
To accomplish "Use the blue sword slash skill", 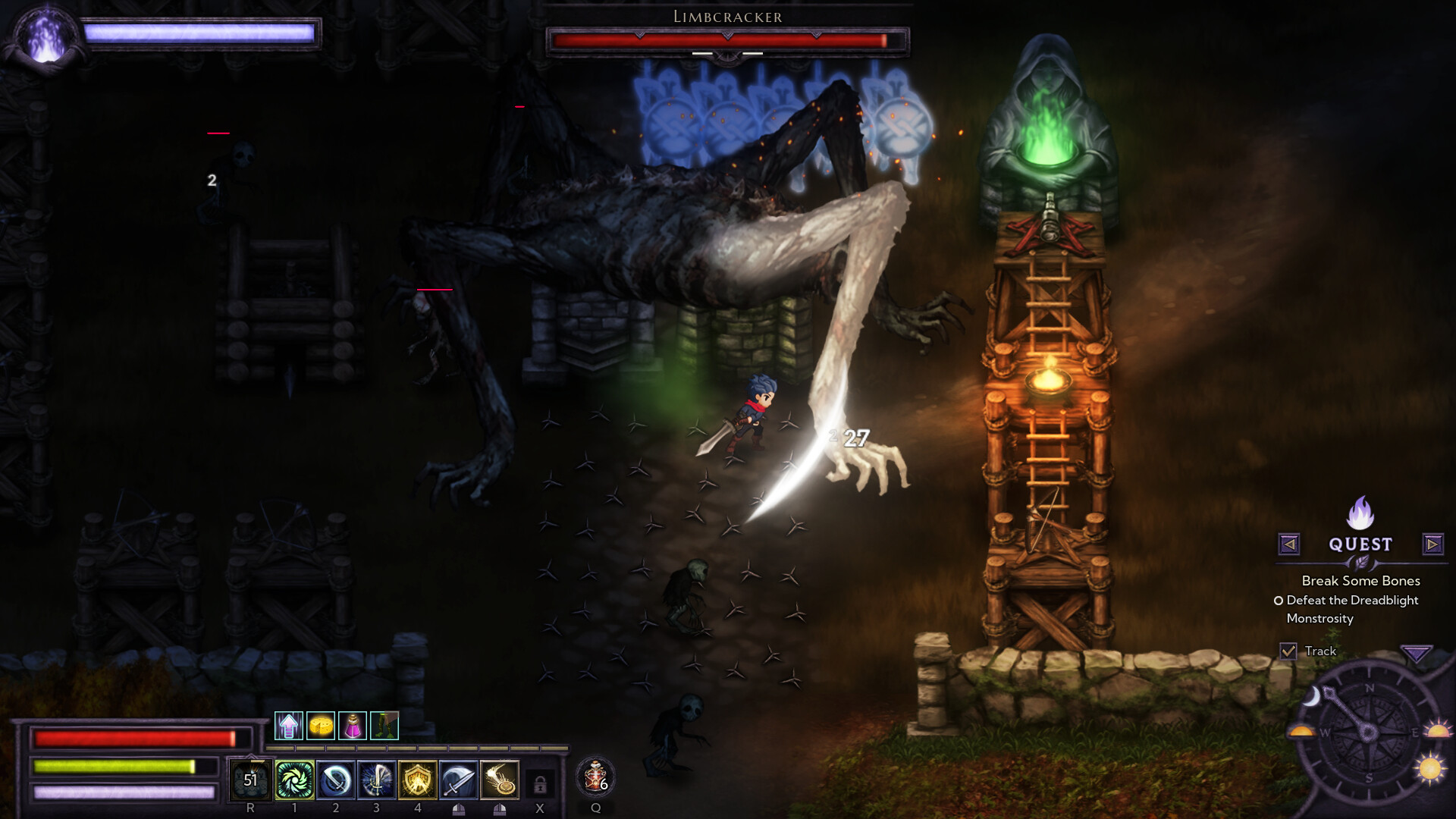I will 336,780.
